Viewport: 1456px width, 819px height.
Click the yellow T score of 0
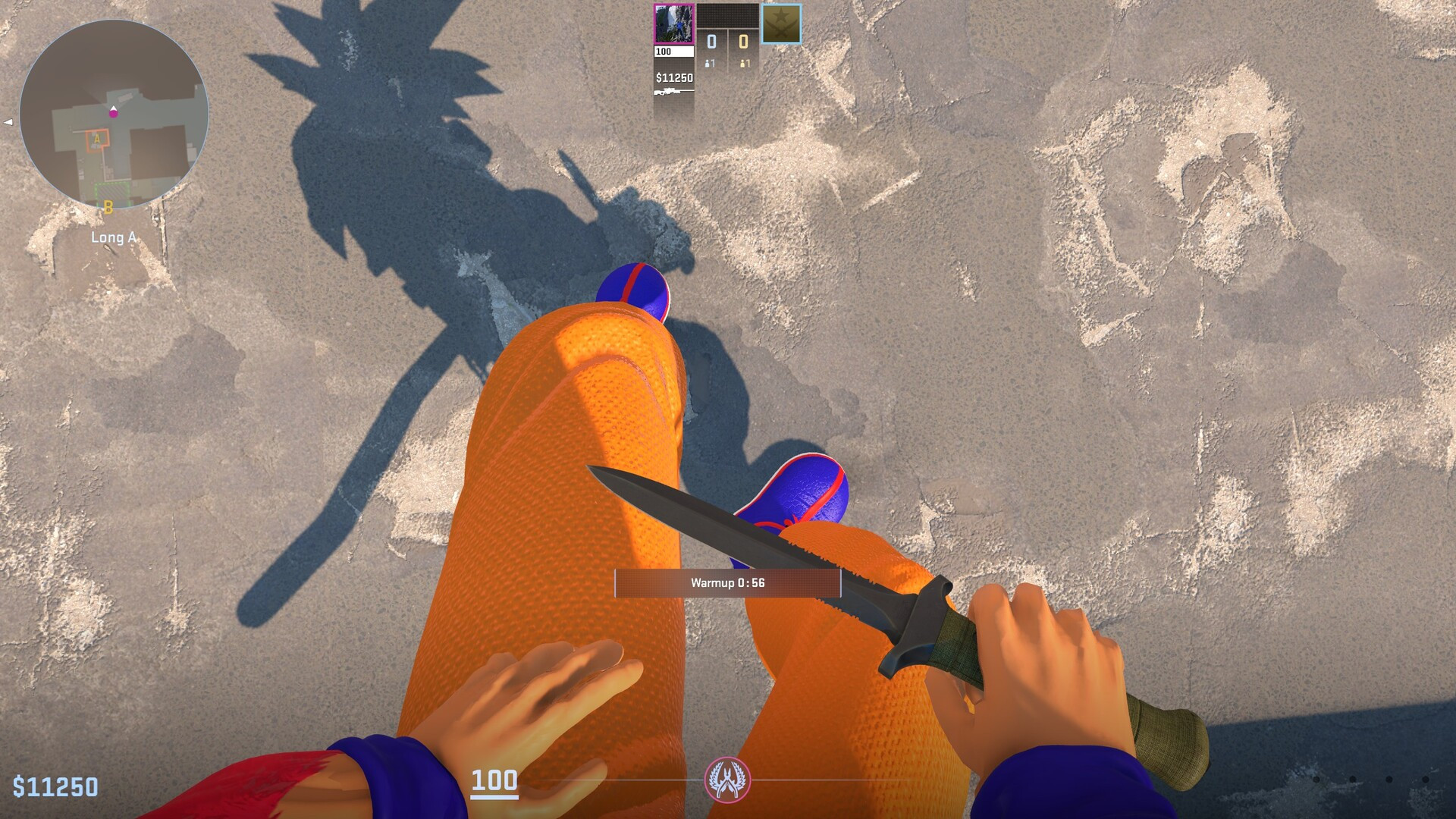742,42
